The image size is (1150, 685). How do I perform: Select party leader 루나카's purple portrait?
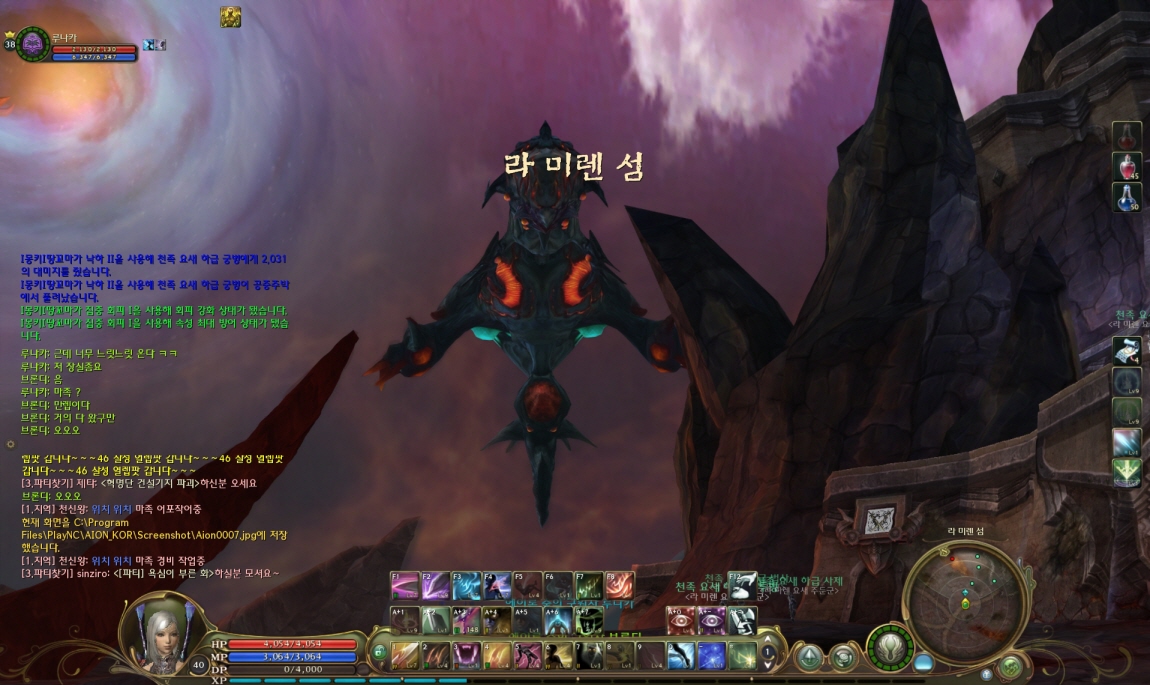pos(33,44)
